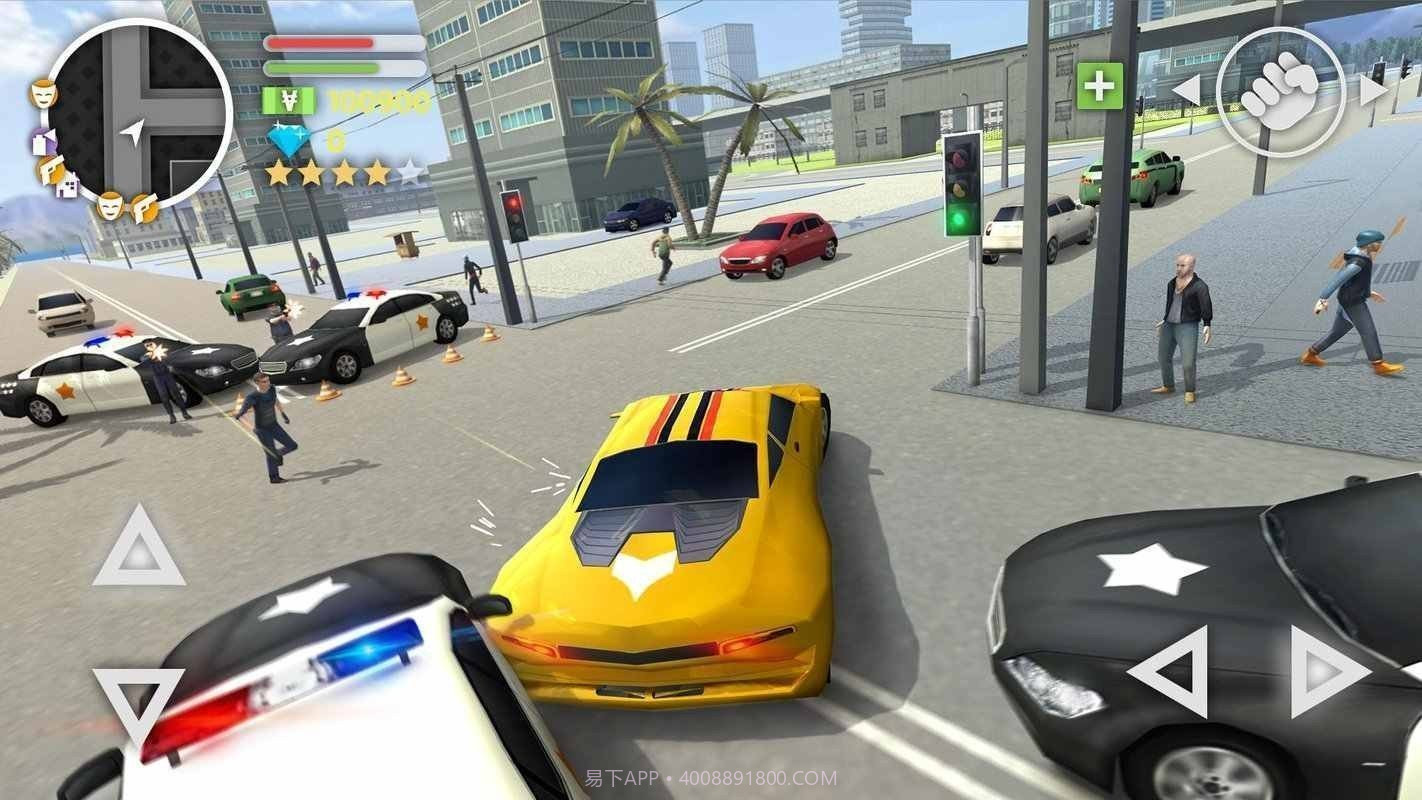Select the green plus pickup icon
This screenshot has height=800, width=1422.
(1099, 88)
